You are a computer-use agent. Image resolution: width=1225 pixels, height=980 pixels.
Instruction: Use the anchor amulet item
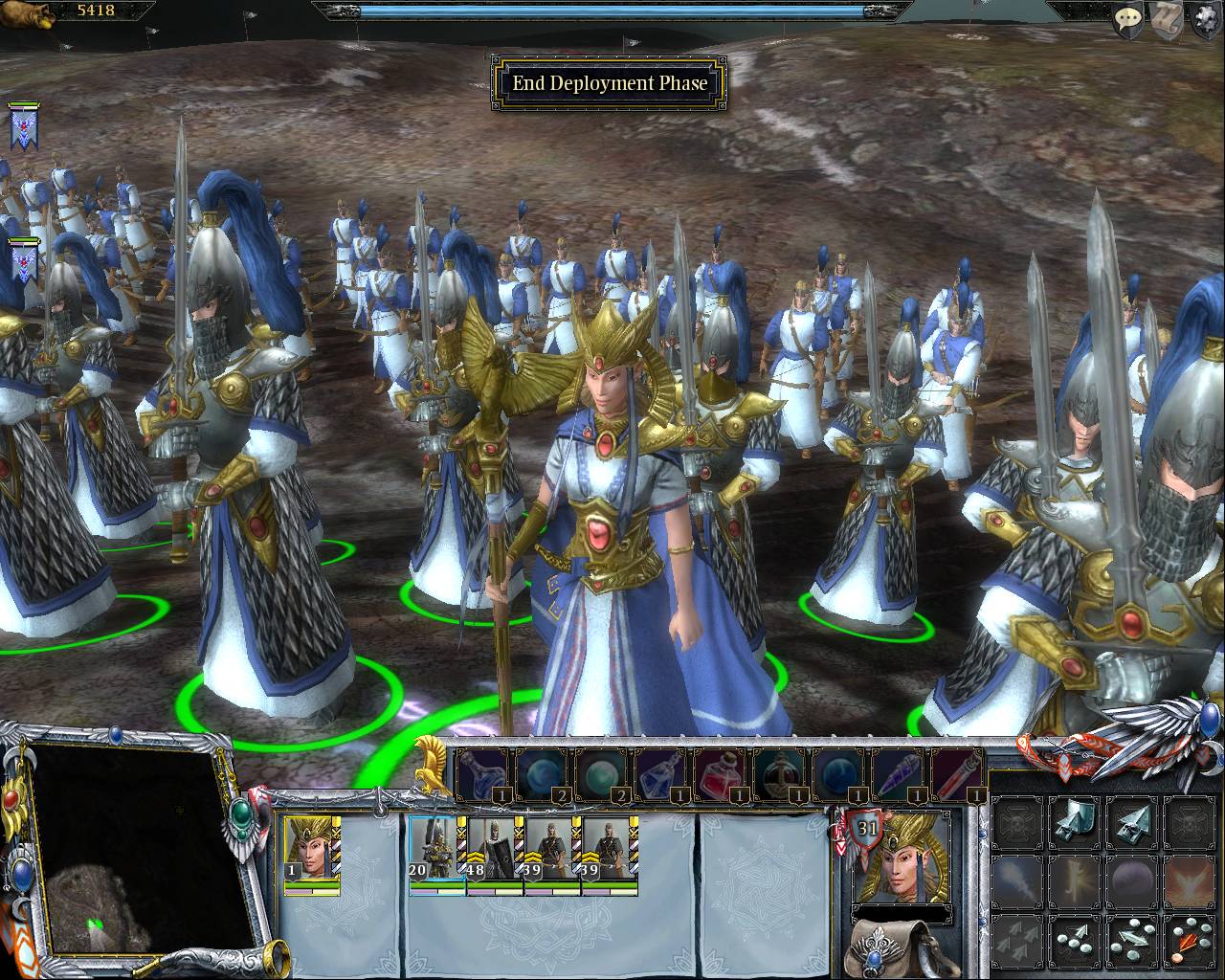click(x=781, y=773)
